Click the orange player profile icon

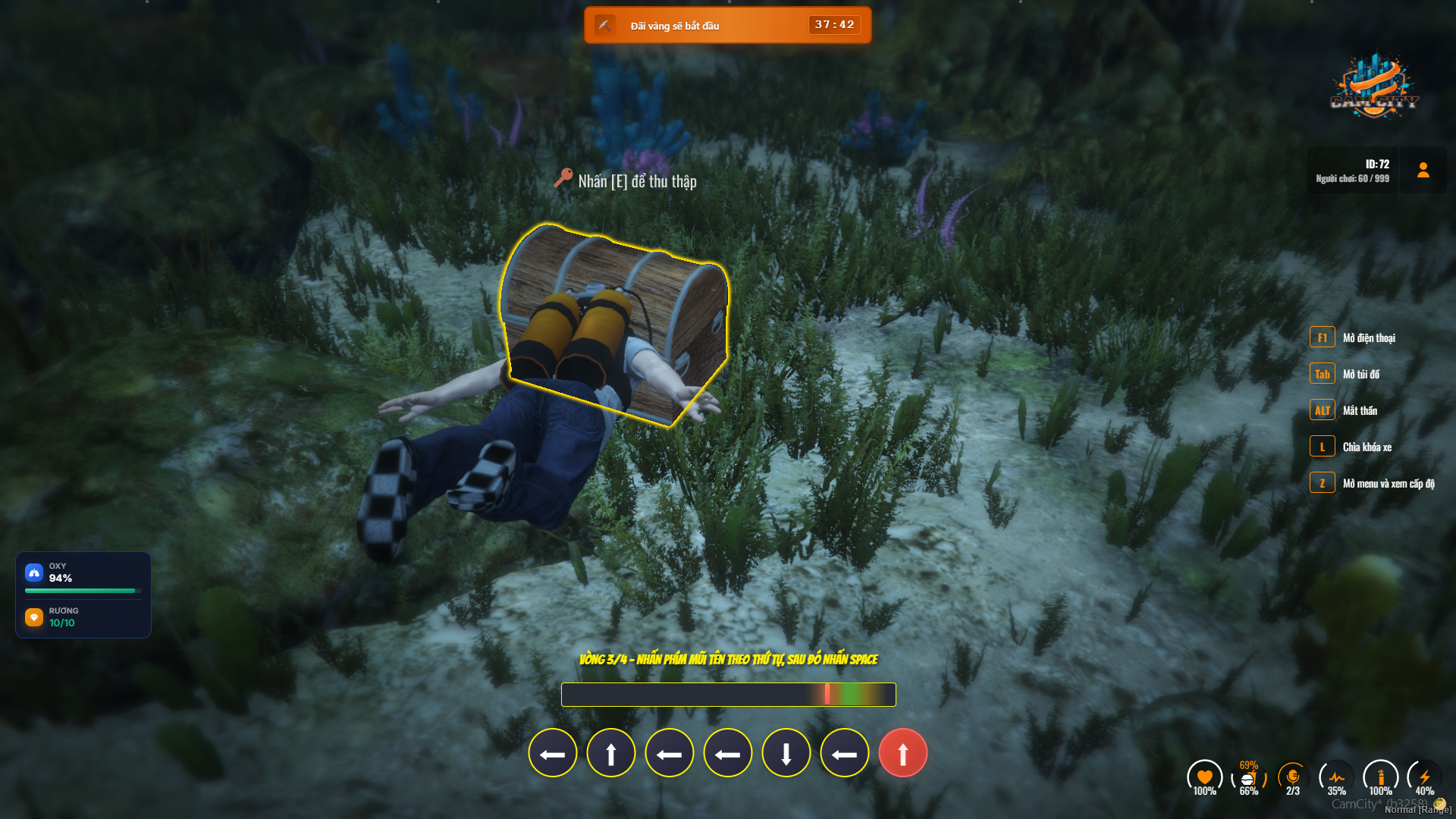1423,170
